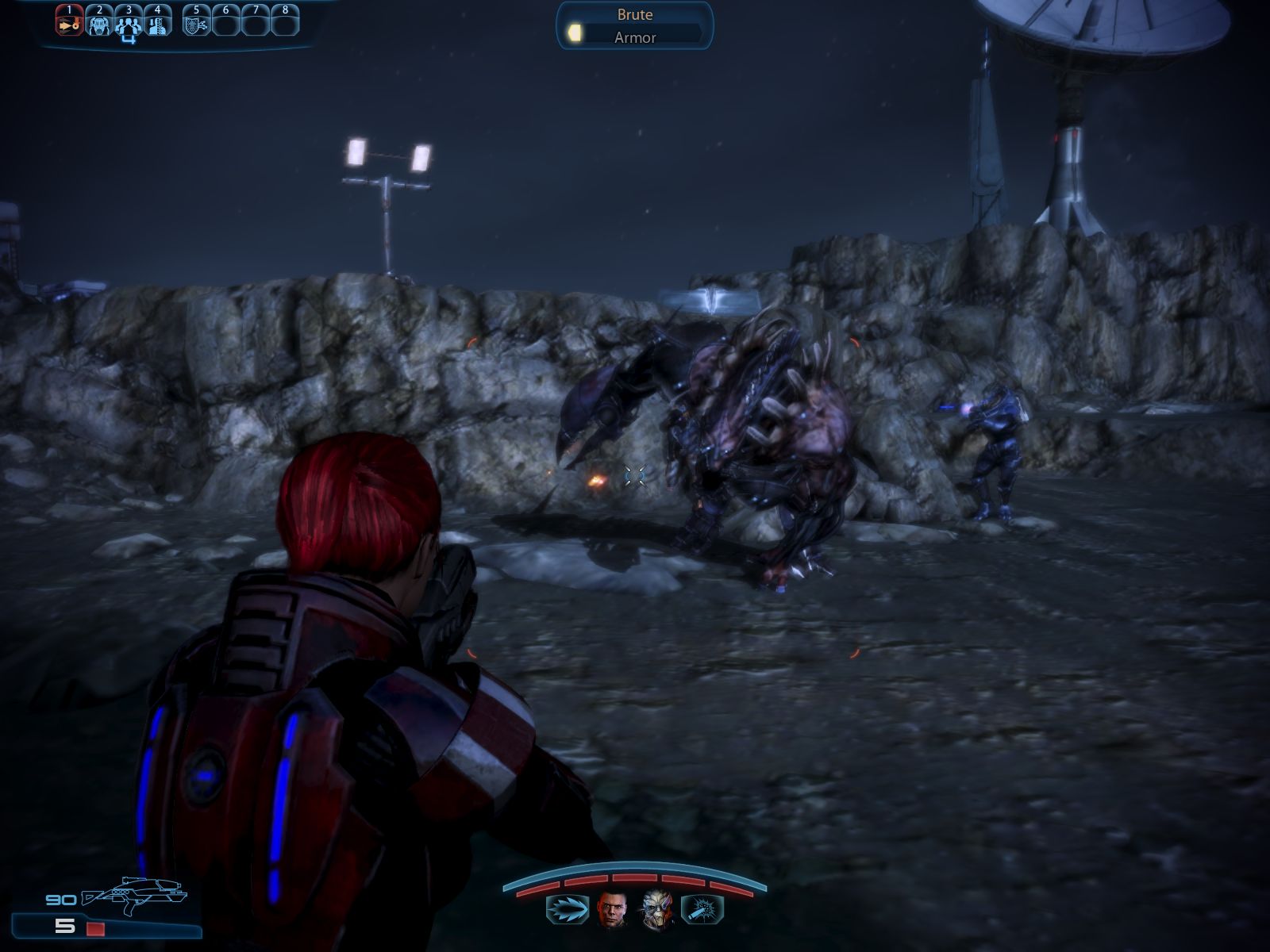Select the scarred turian squadmate portrait
Screen dimensions: 1270x952
tap(657, 909)
